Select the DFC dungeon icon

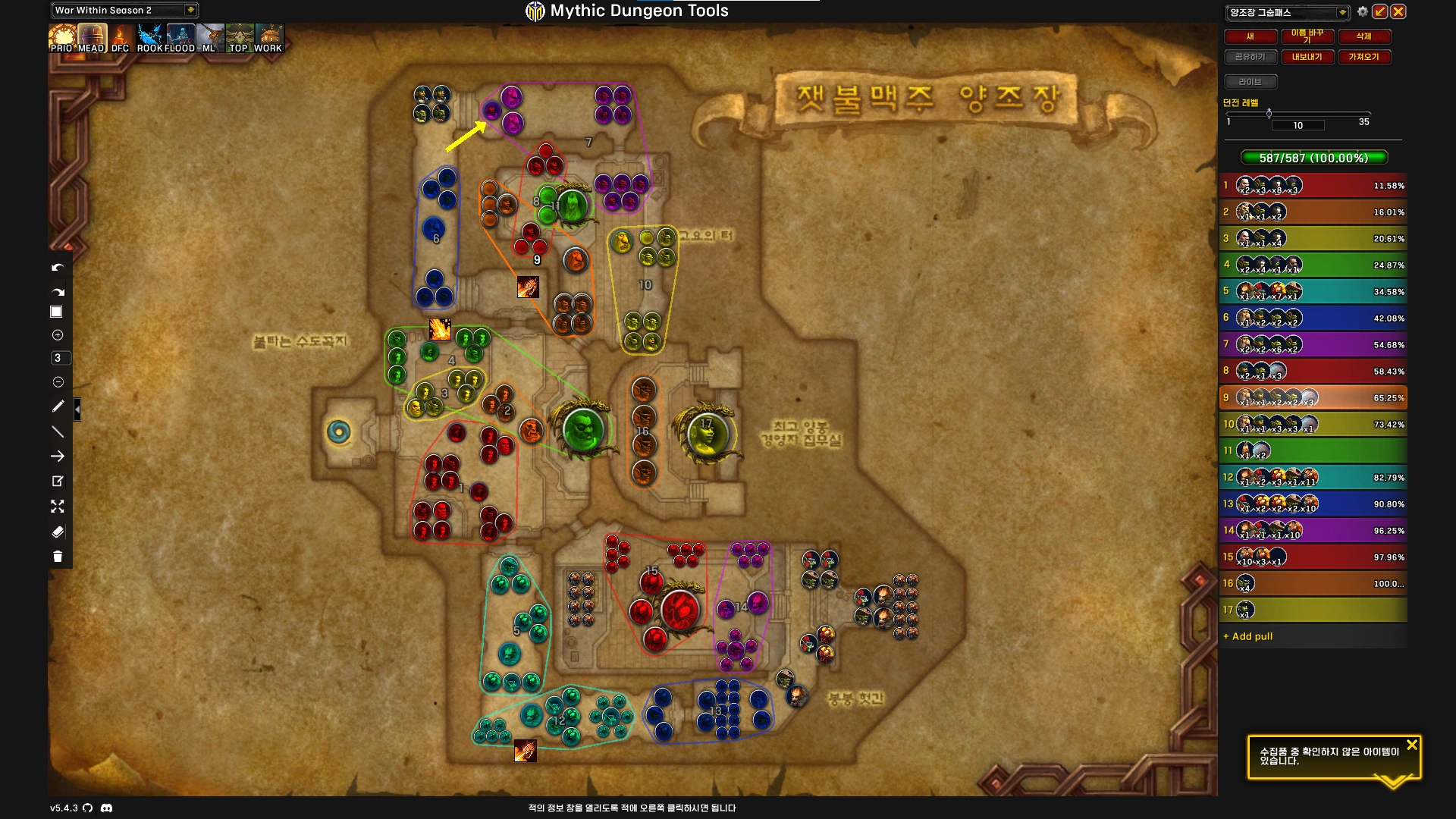pyautogui.click(x=121, y=38)
